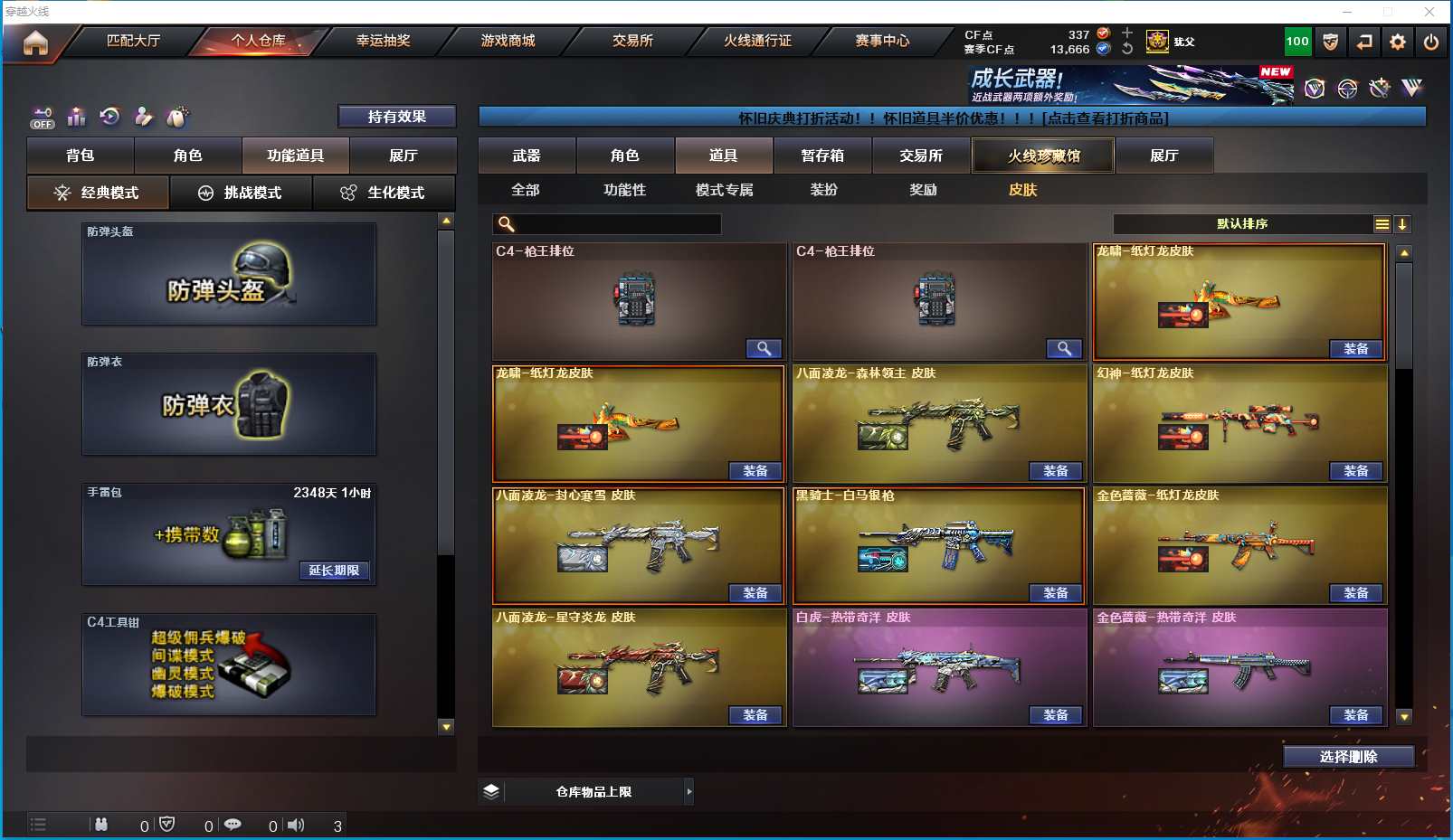
Task: Switch to the 幸运抽奖 tab
Action: (x=383, y=41)
